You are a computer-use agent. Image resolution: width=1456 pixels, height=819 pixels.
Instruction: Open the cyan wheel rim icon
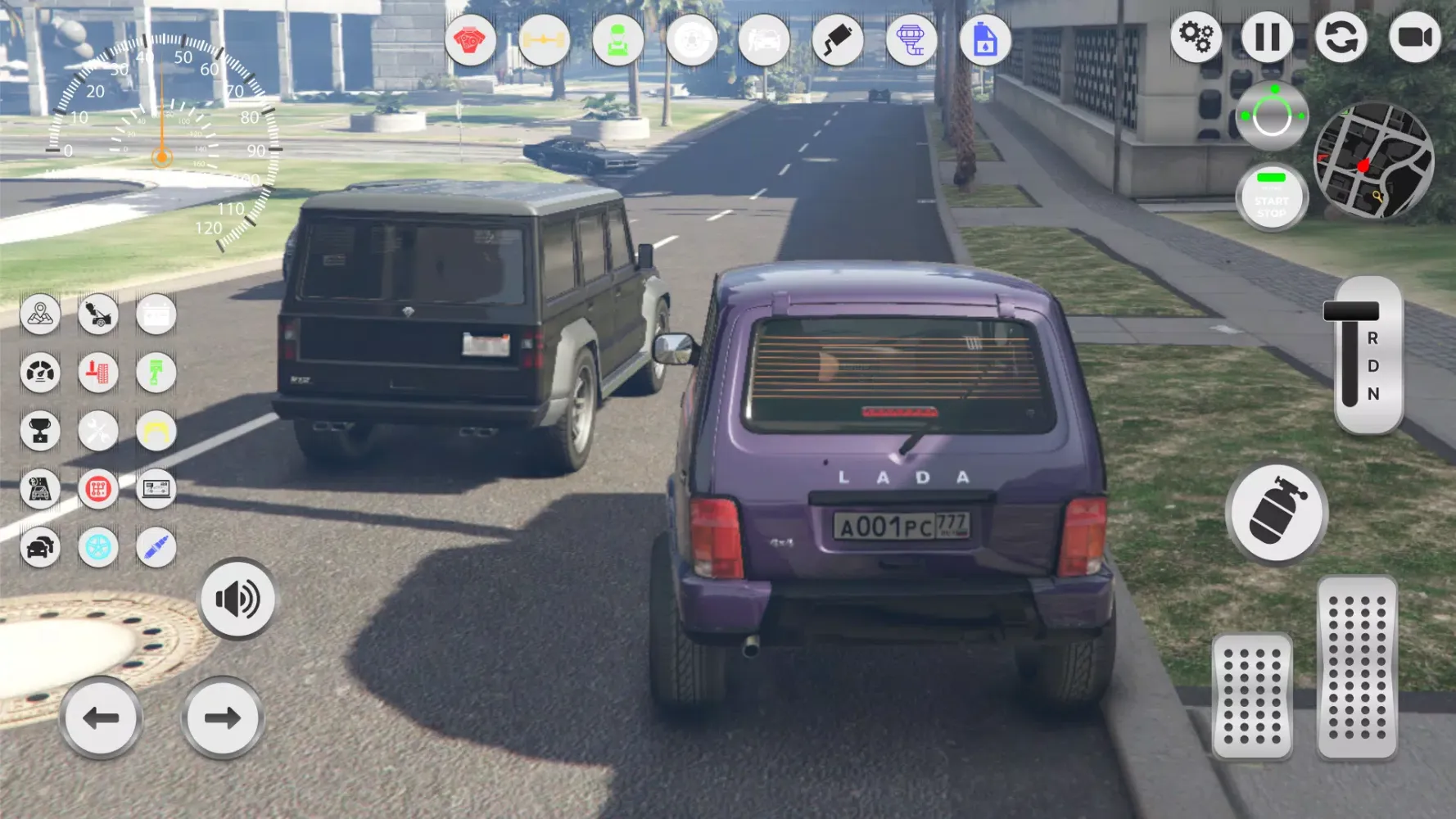point(98,547)
